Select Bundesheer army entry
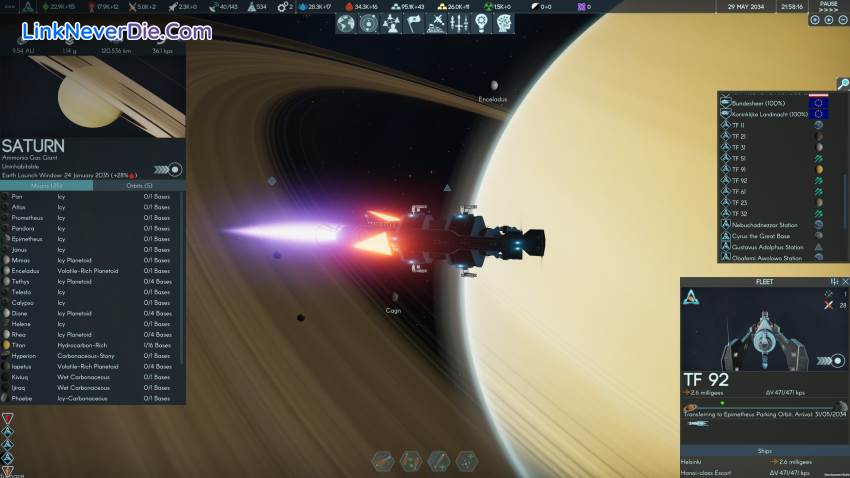The width and height of the screenshot is (850, 478). tap(758, 103)
